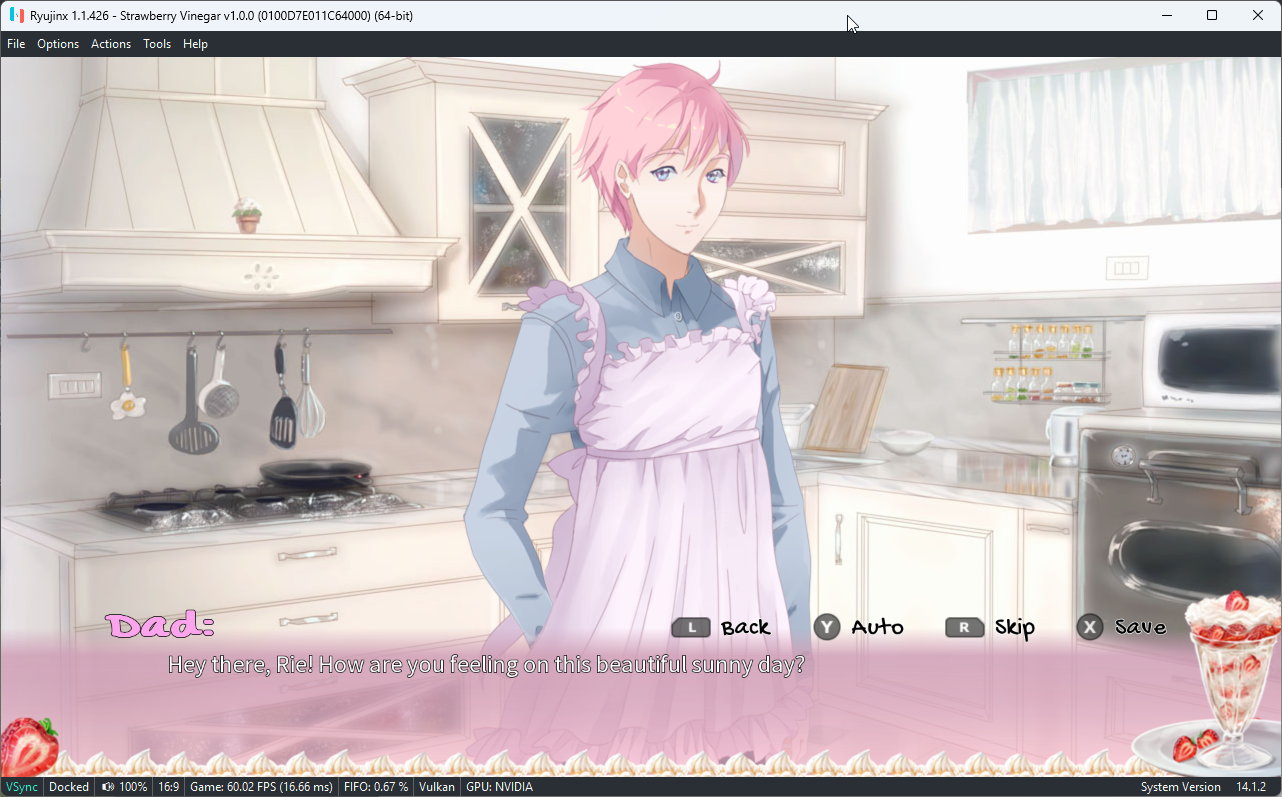Toggle VSync in the status bar
Image resolution: width=1282 pixels, height=797 pixels.
tap(20, 786)
